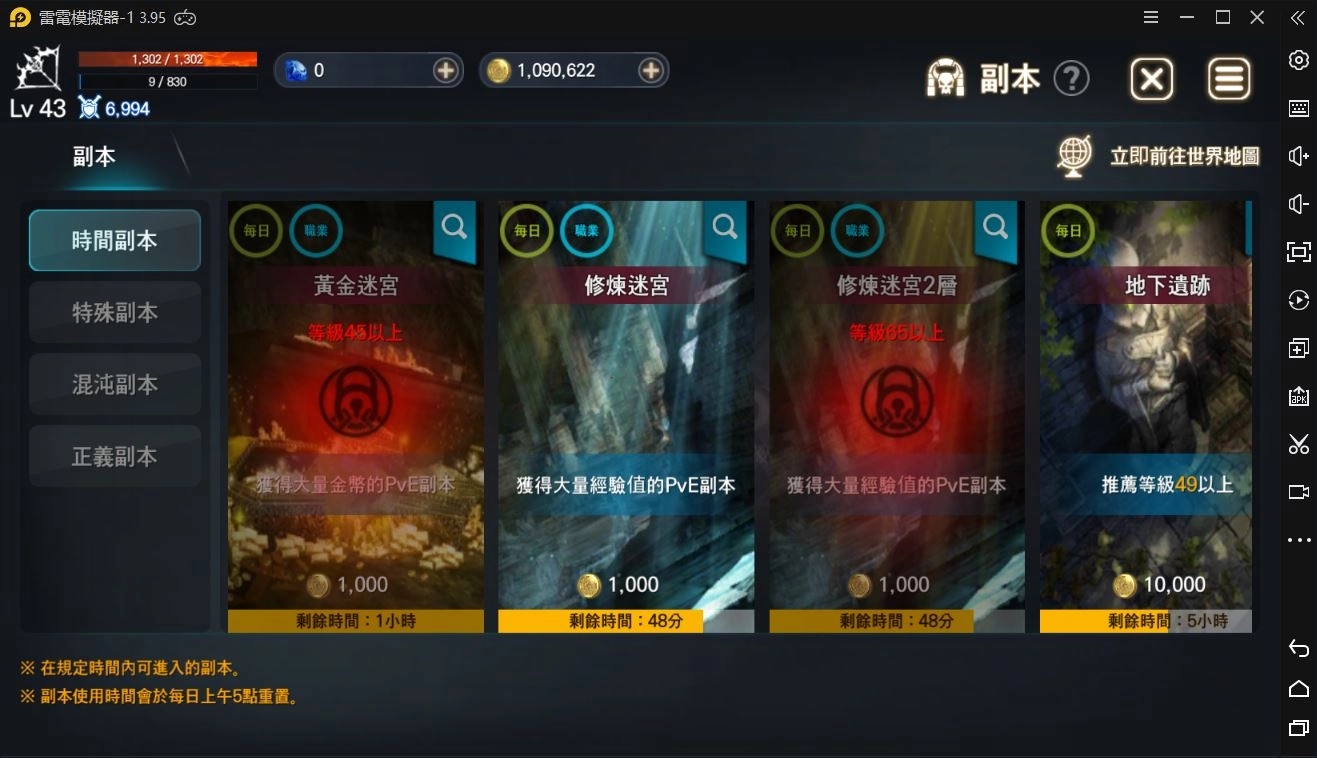
Task: Click the 職業 badge on 修煉迷宮2層 card
Action: [857, 229]
